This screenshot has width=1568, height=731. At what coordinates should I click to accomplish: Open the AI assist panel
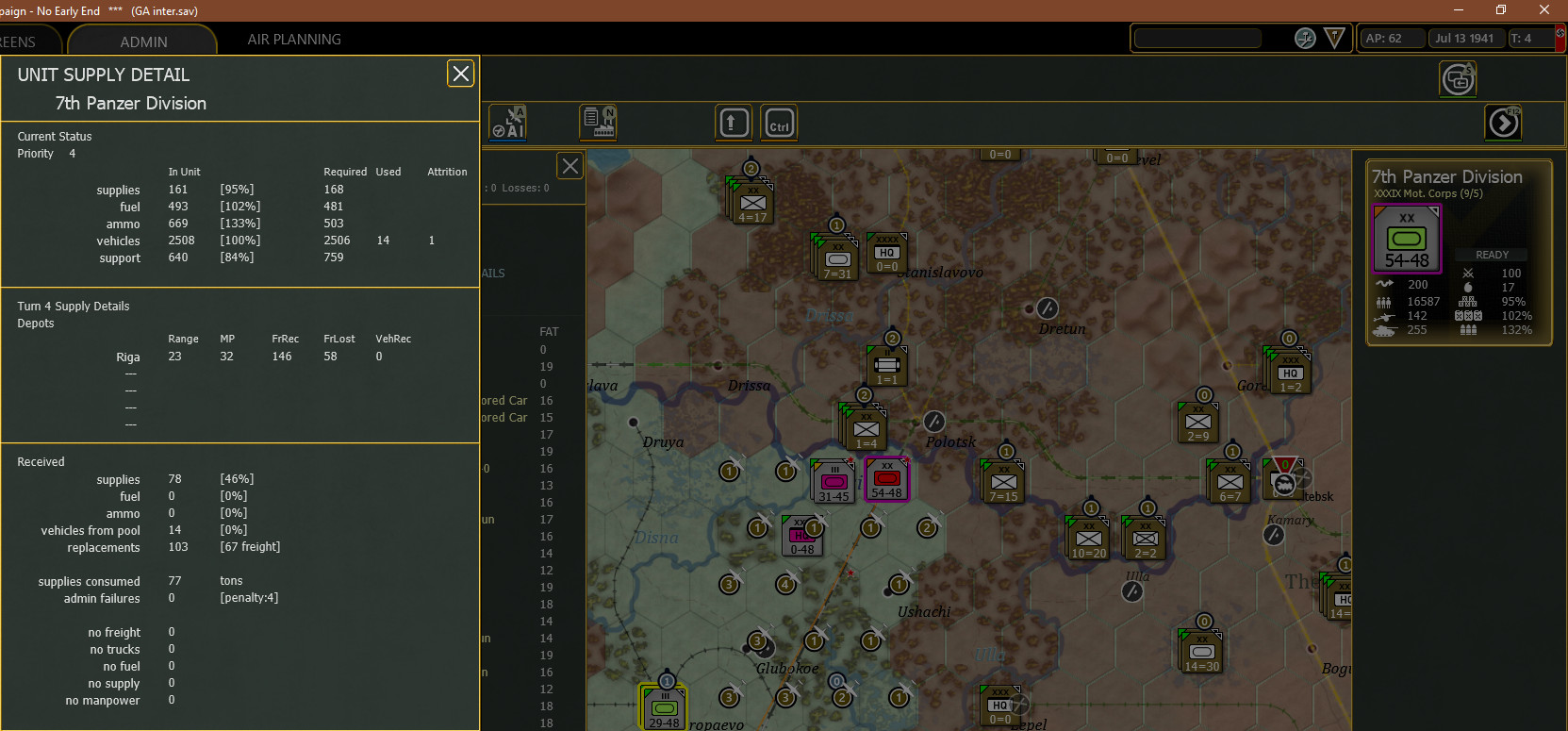pos(507,122)
